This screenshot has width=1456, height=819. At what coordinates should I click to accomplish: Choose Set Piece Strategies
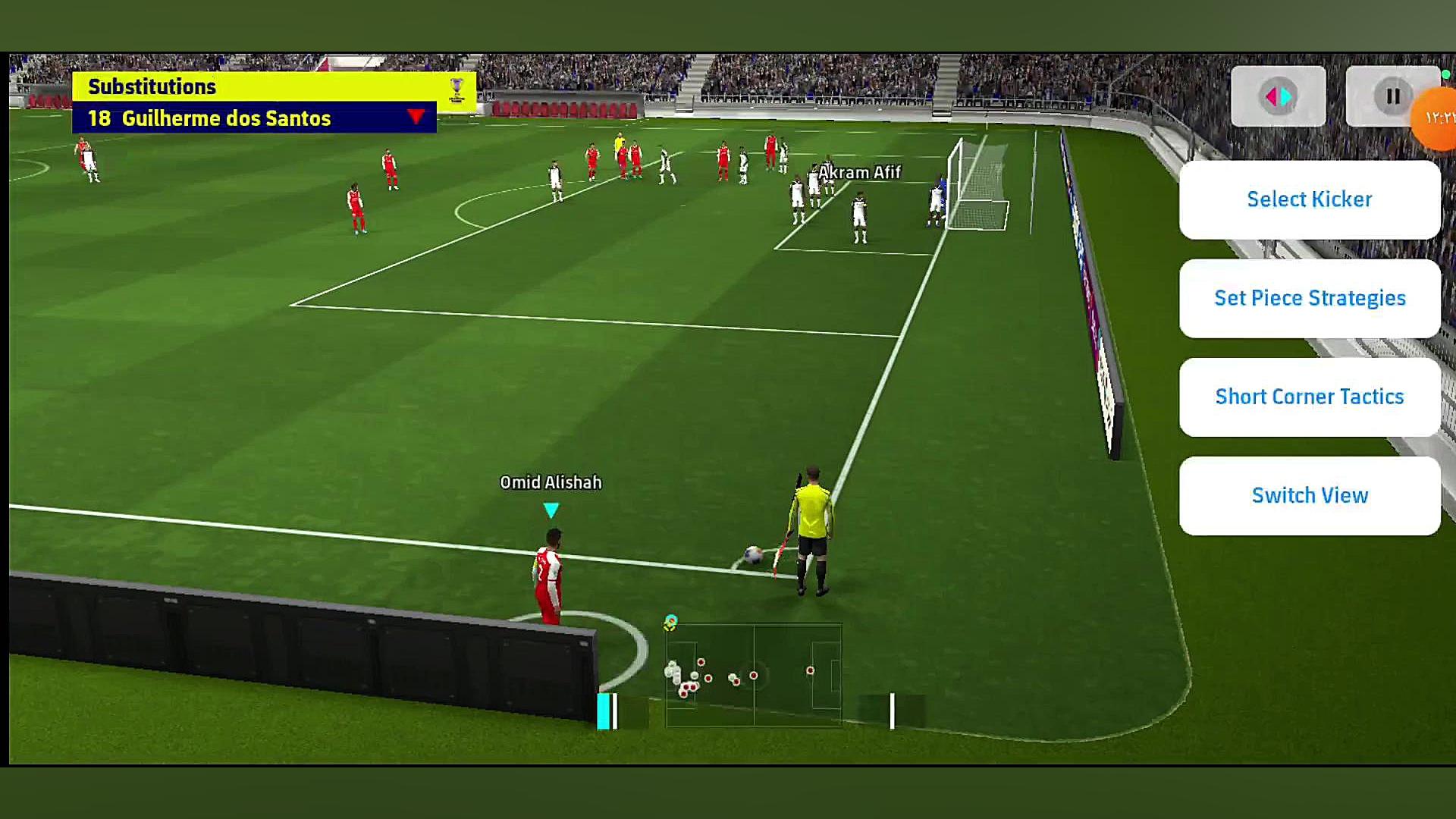[1309, 298]
